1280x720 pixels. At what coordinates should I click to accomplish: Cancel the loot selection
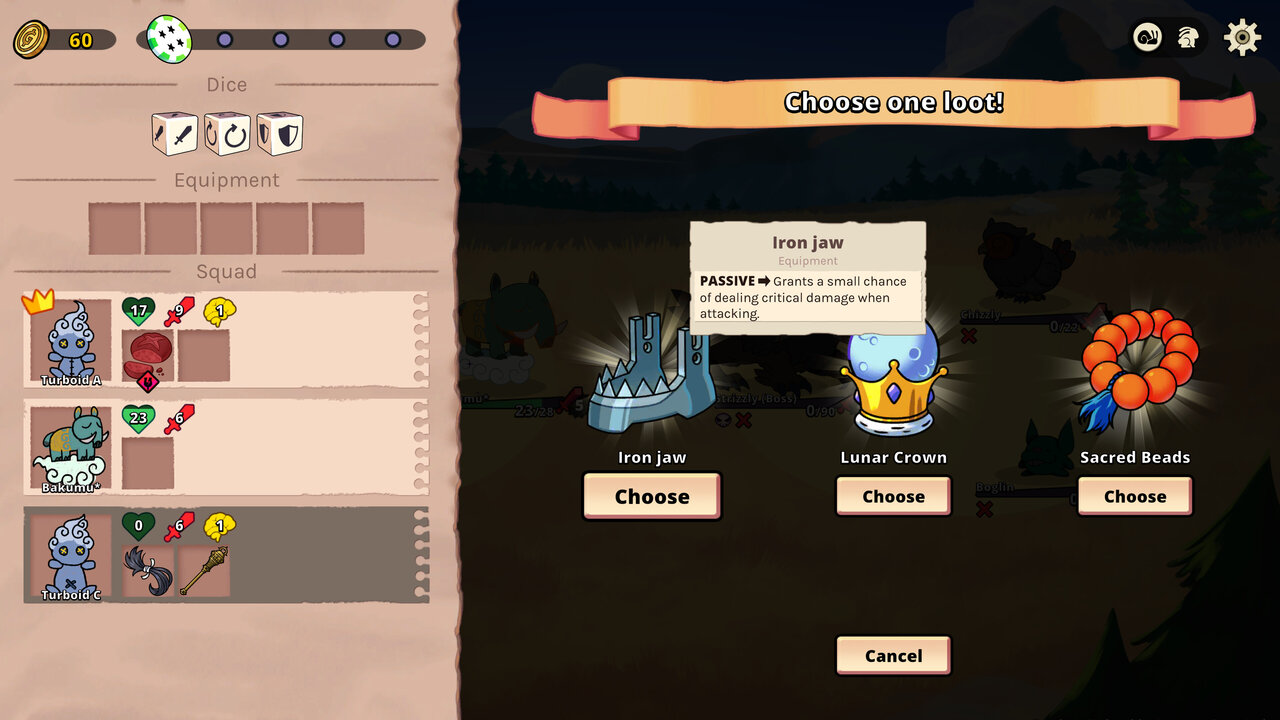tap(893, 655)
